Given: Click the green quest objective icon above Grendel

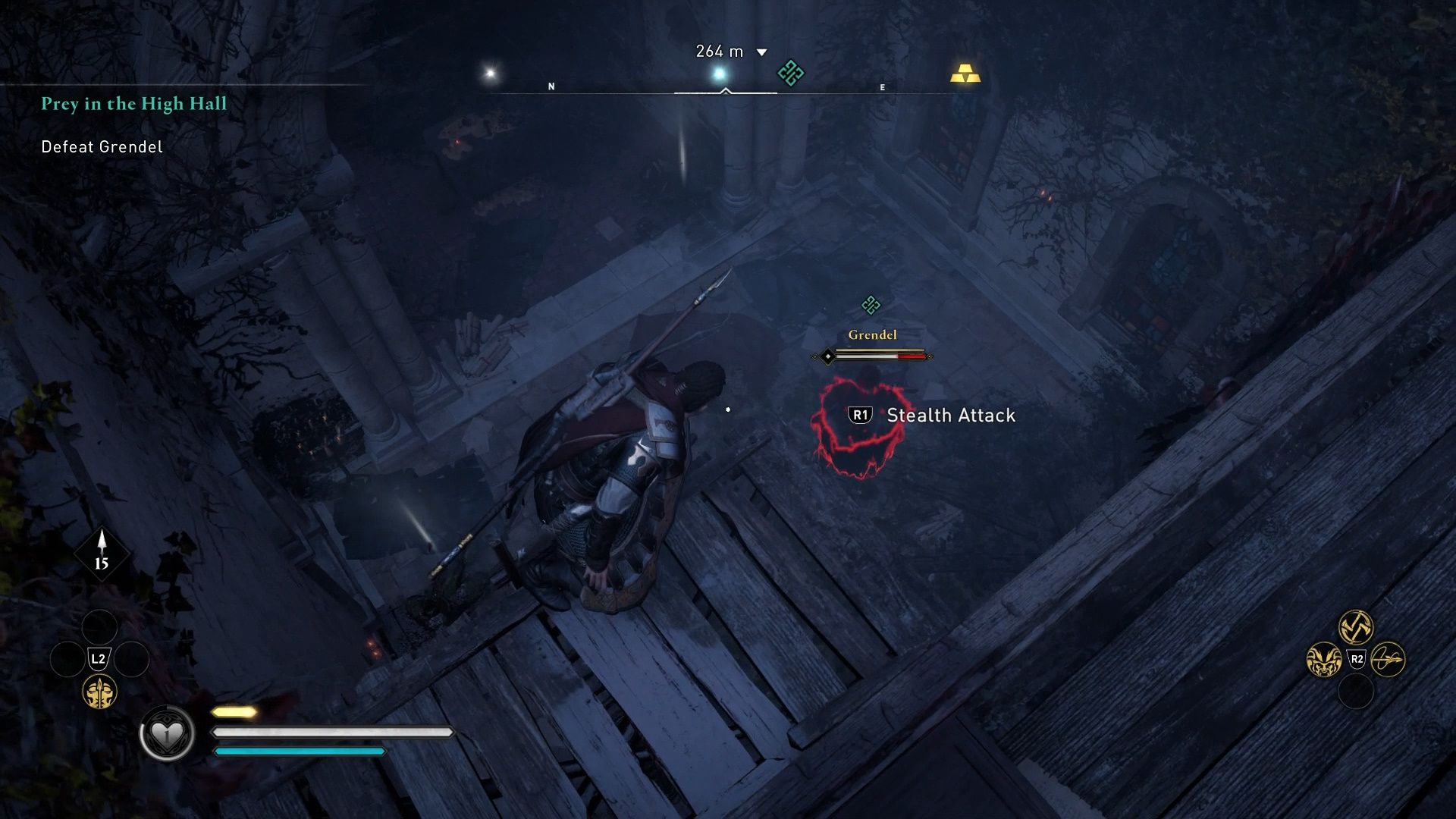Looking at the screenshot, I should [870, 304].
